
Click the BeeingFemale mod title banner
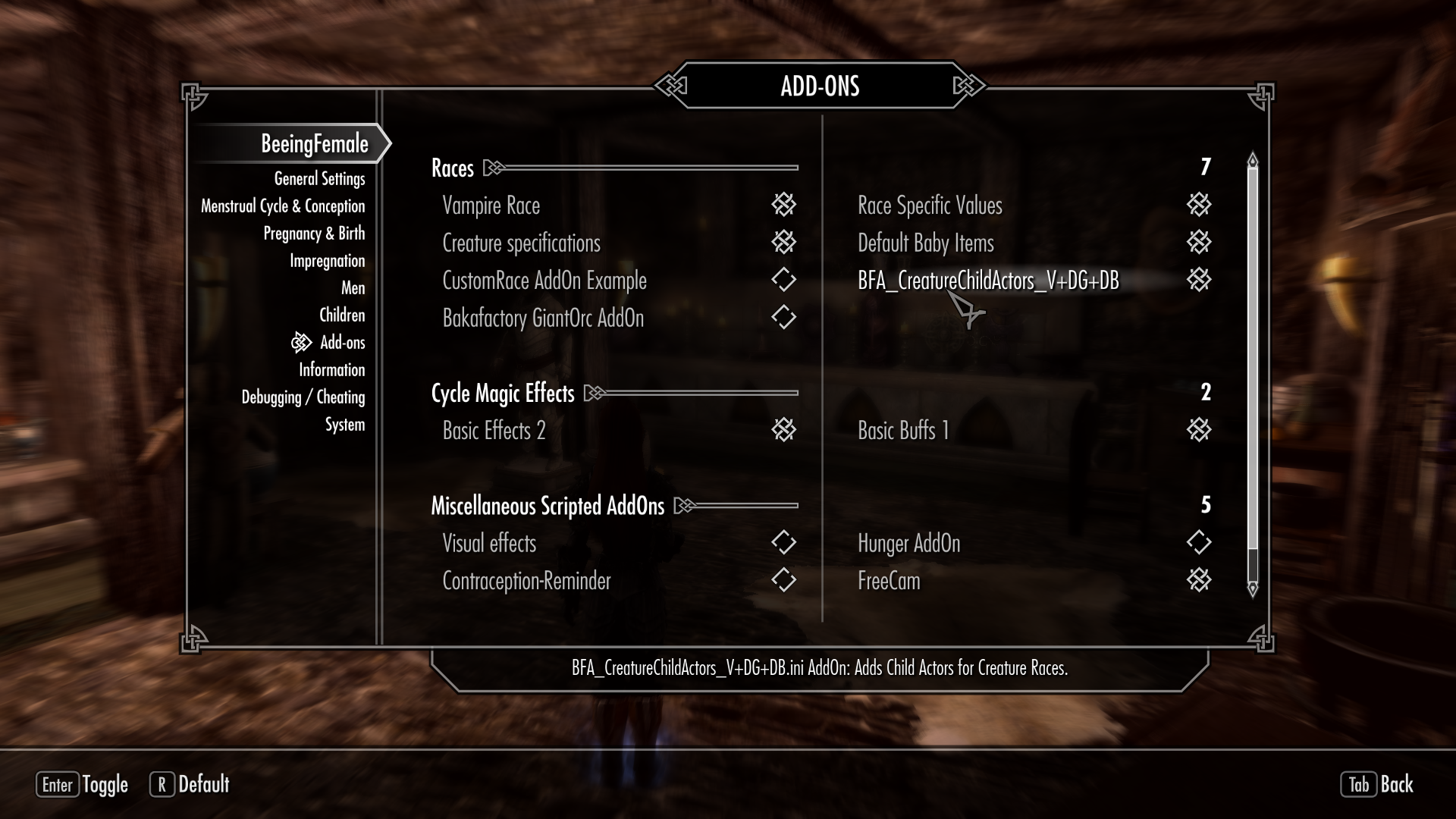(314, 143)
